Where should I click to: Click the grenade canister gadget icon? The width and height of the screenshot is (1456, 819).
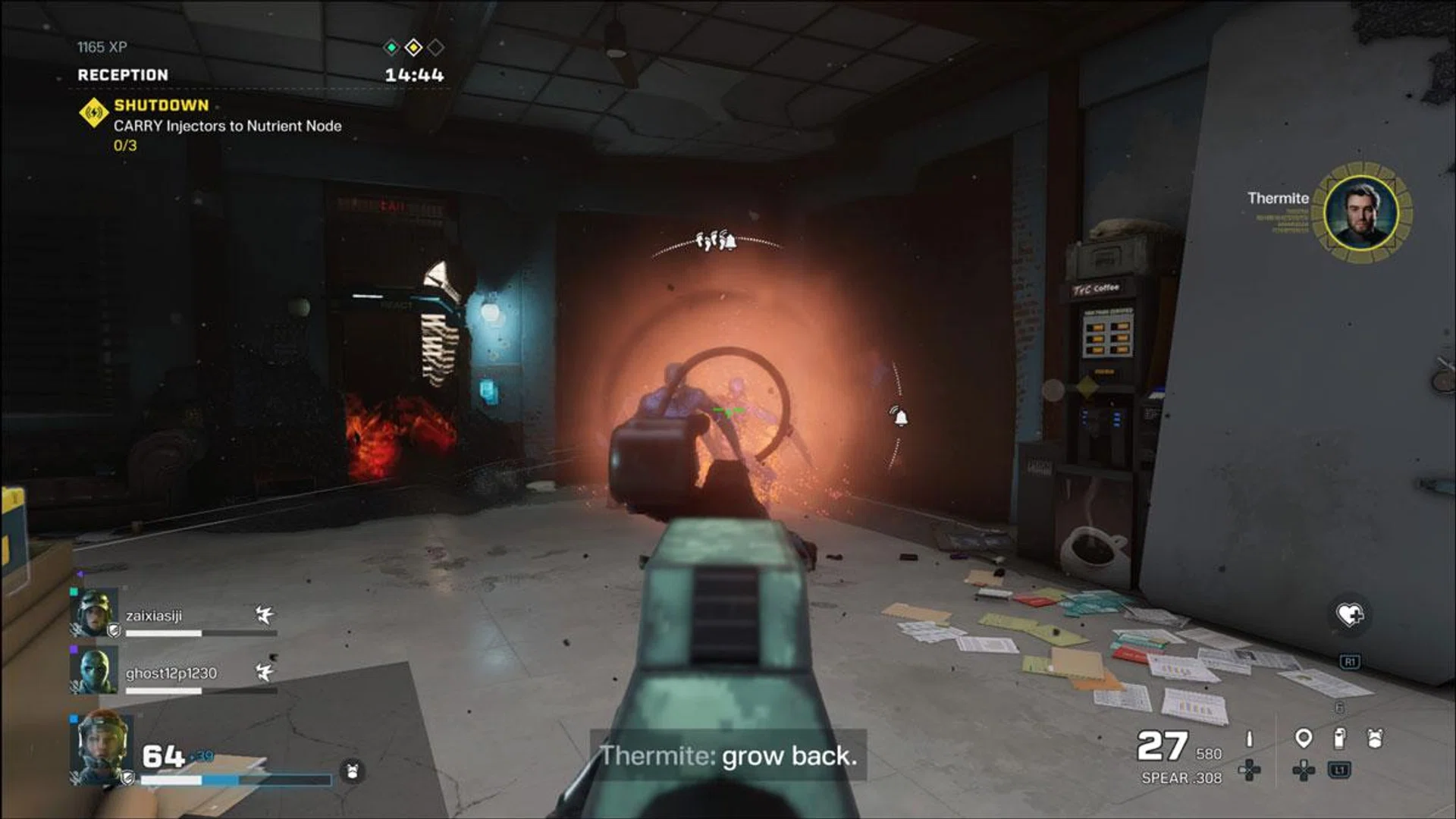click(1339, 738)
